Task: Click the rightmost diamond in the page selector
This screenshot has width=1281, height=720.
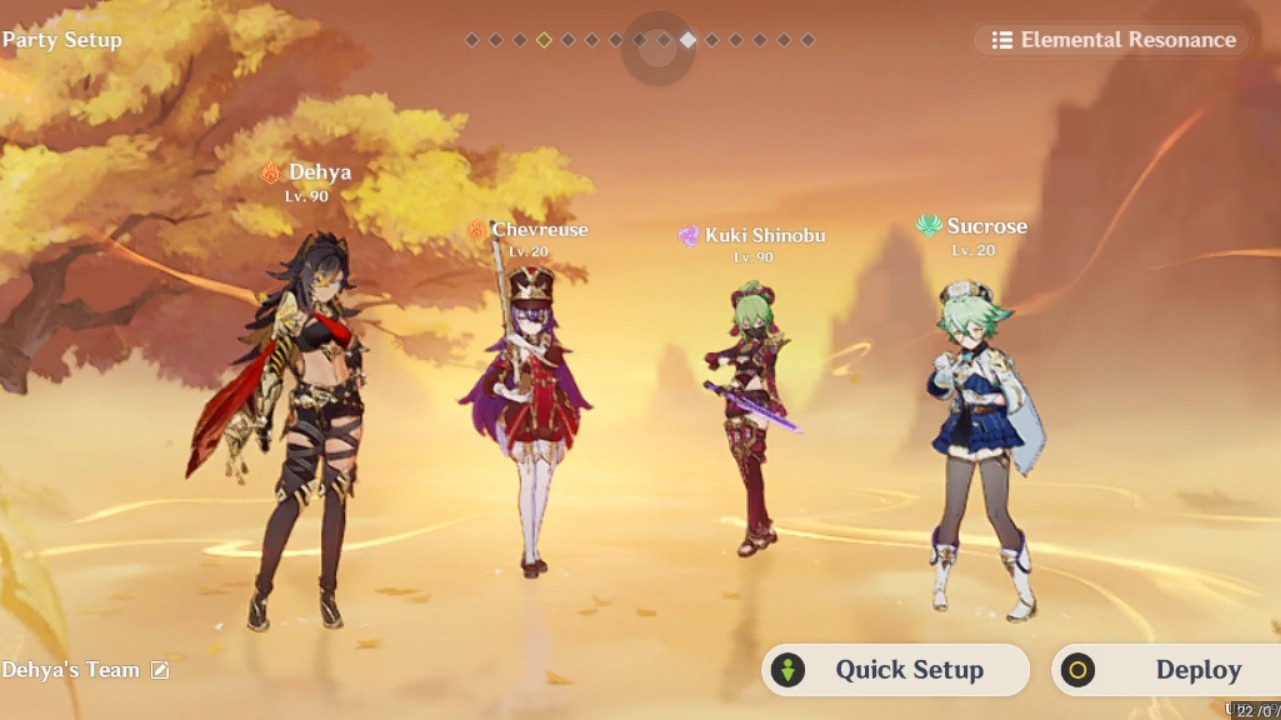Action: 807,41
